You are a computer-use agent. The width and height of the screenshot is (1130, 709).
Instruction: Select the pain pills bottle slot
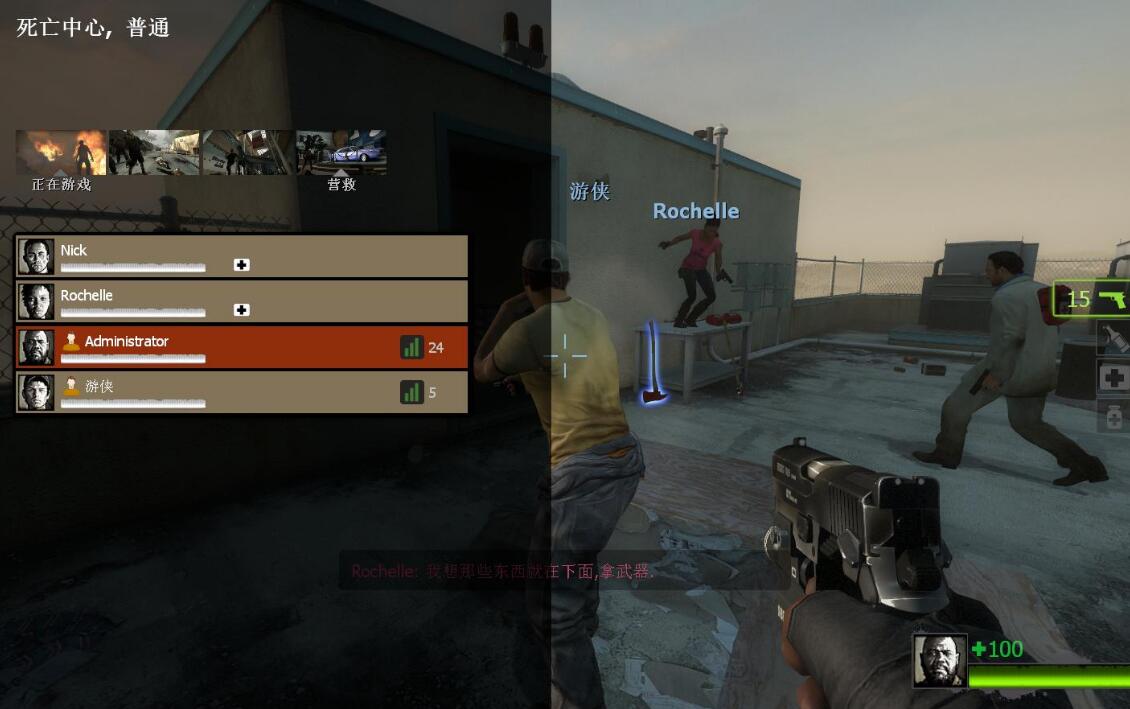1114,416
